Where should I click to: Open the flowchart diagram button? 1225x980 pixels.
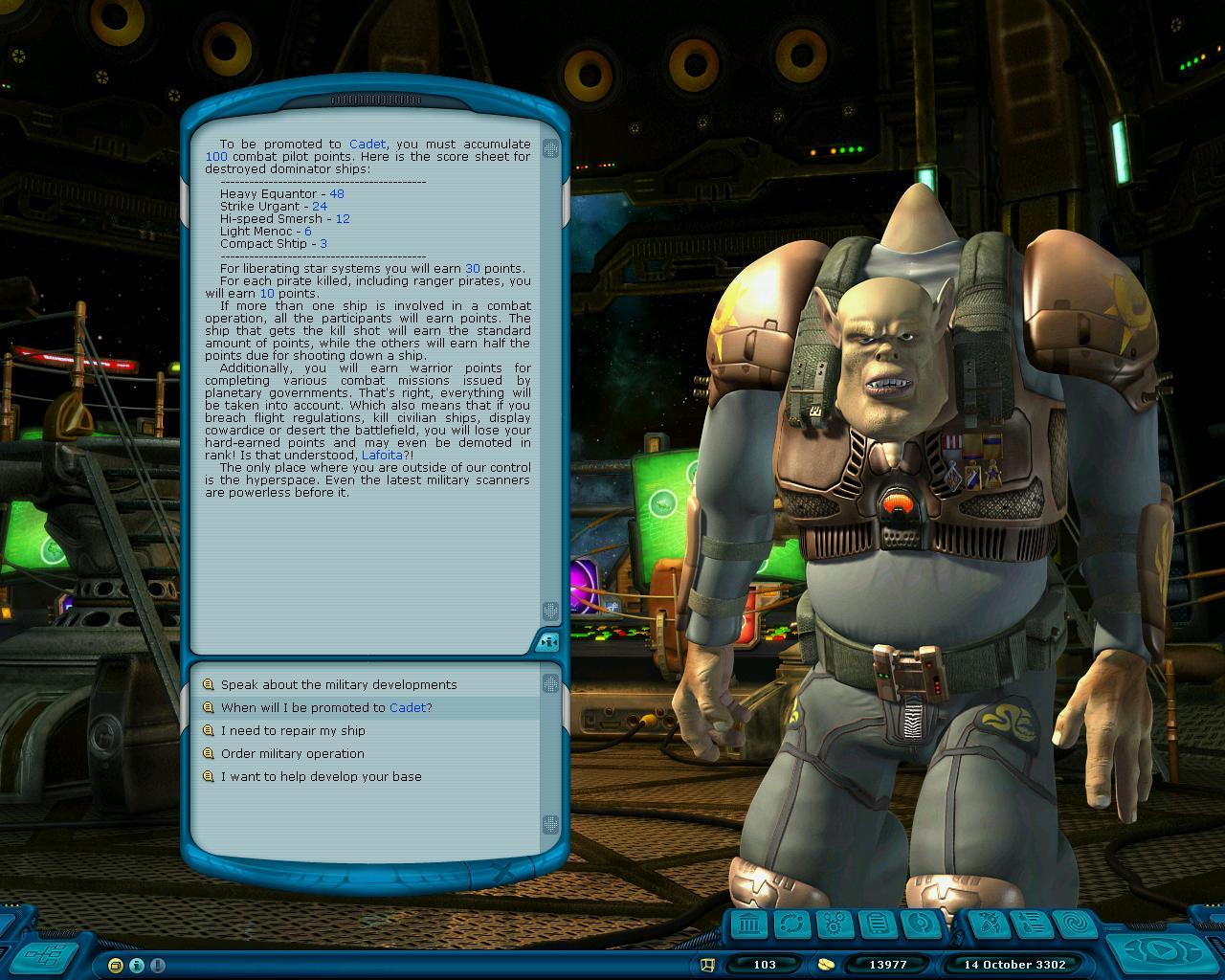(x=45, y=953)
